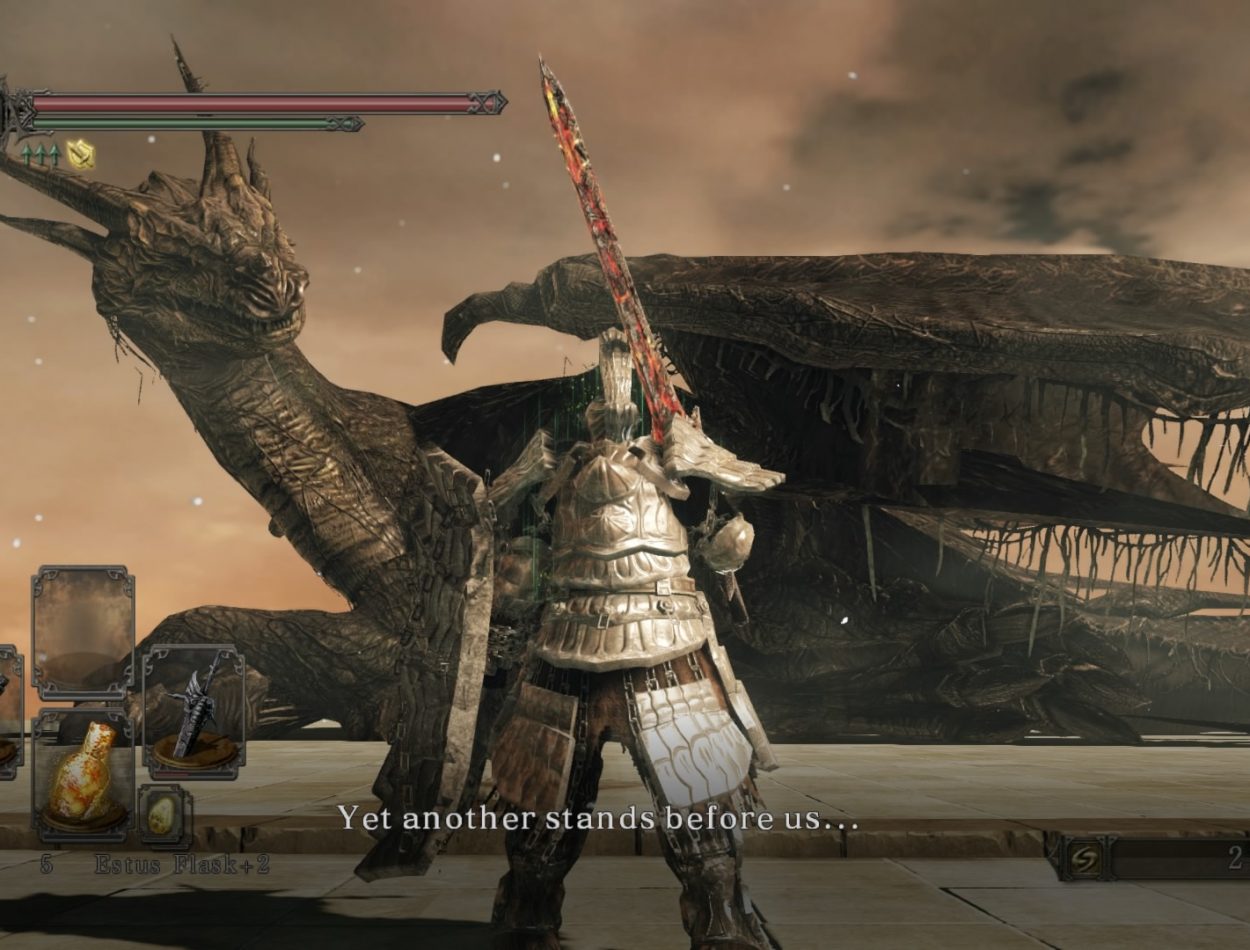Click the three green arrows status icon
1250x950 pixels.
pos(40,155)
